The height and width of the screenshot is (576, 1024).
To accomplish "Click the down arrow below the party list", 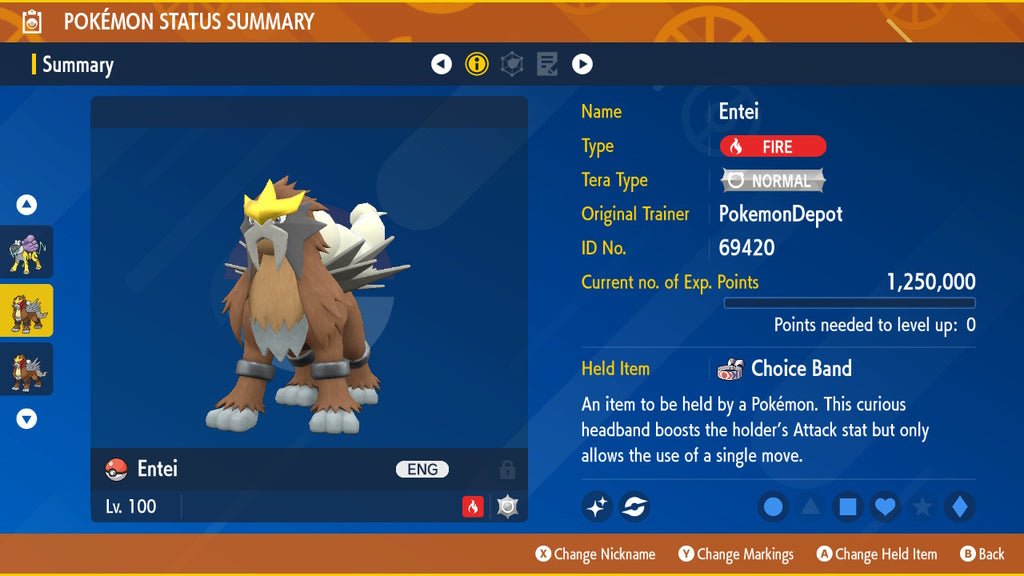I will click(27, 419).
